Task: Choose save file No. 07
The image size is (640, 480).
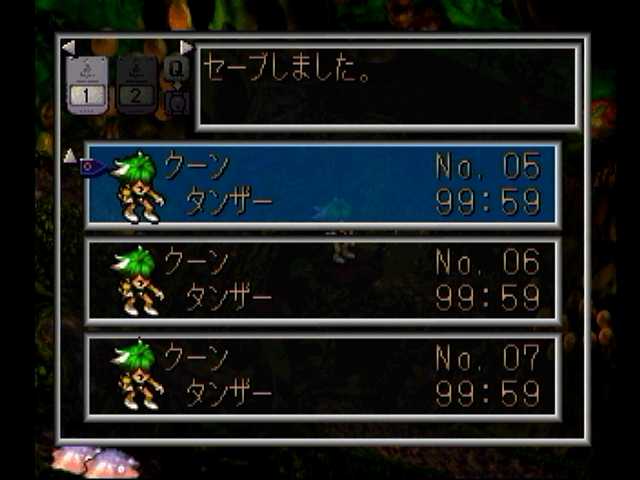Action: tap(322, 374)
